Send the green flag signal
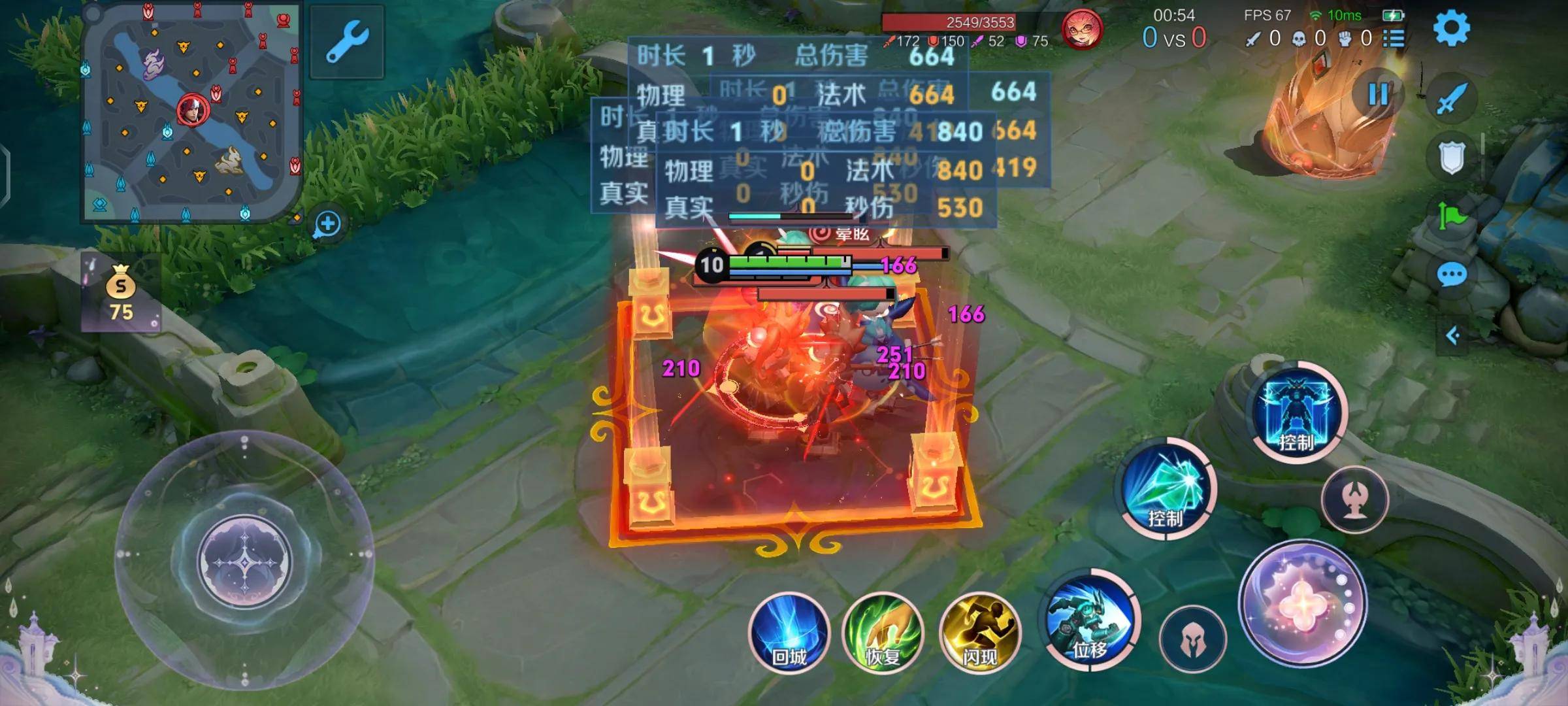 (x=1451, y=216)
